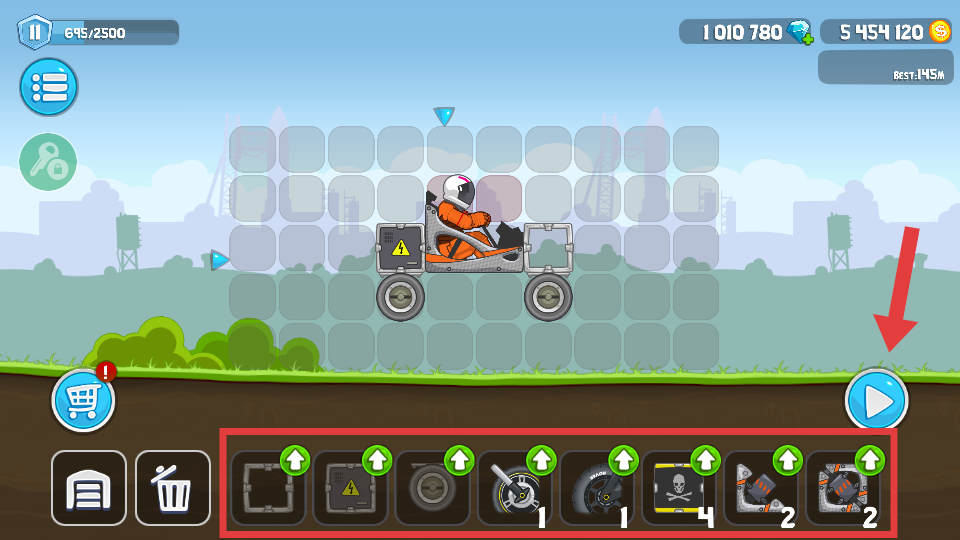Pick the yellow-rimmed wheel part

(512, 490)
